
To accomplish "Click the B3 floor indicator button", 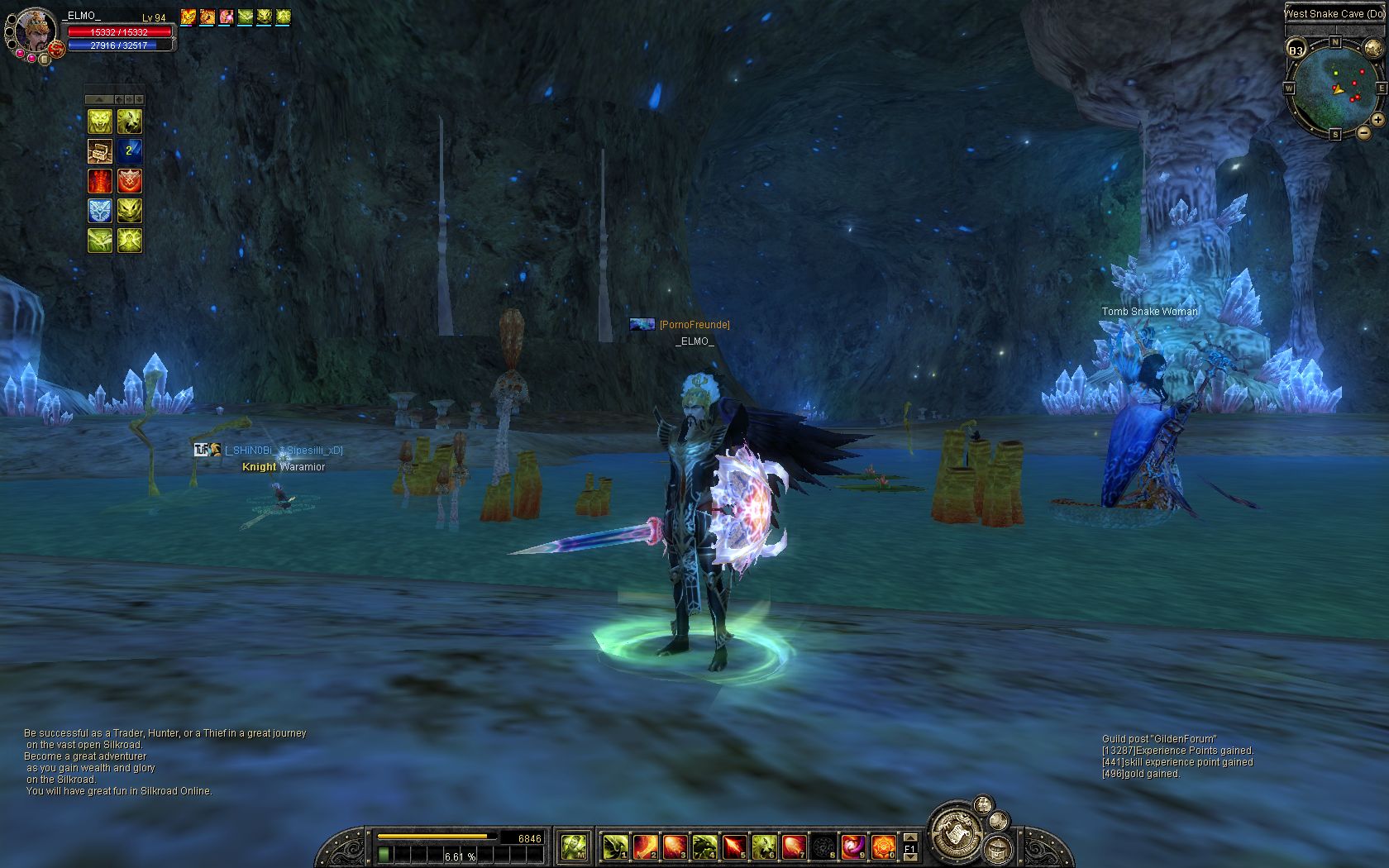I will click(x=1296, y=50).
